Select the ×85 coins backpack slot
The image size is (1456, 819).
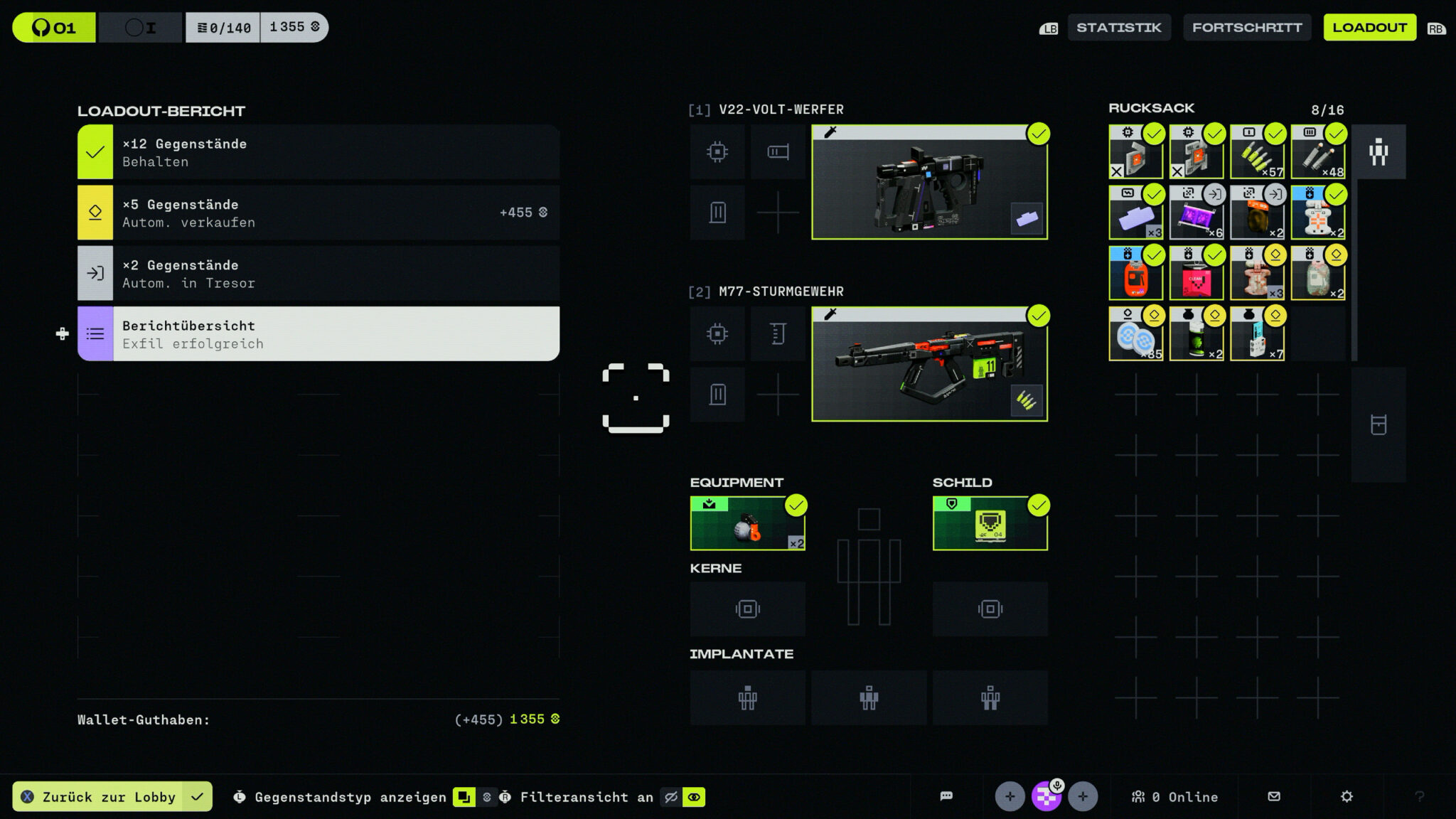[1135, 334]
